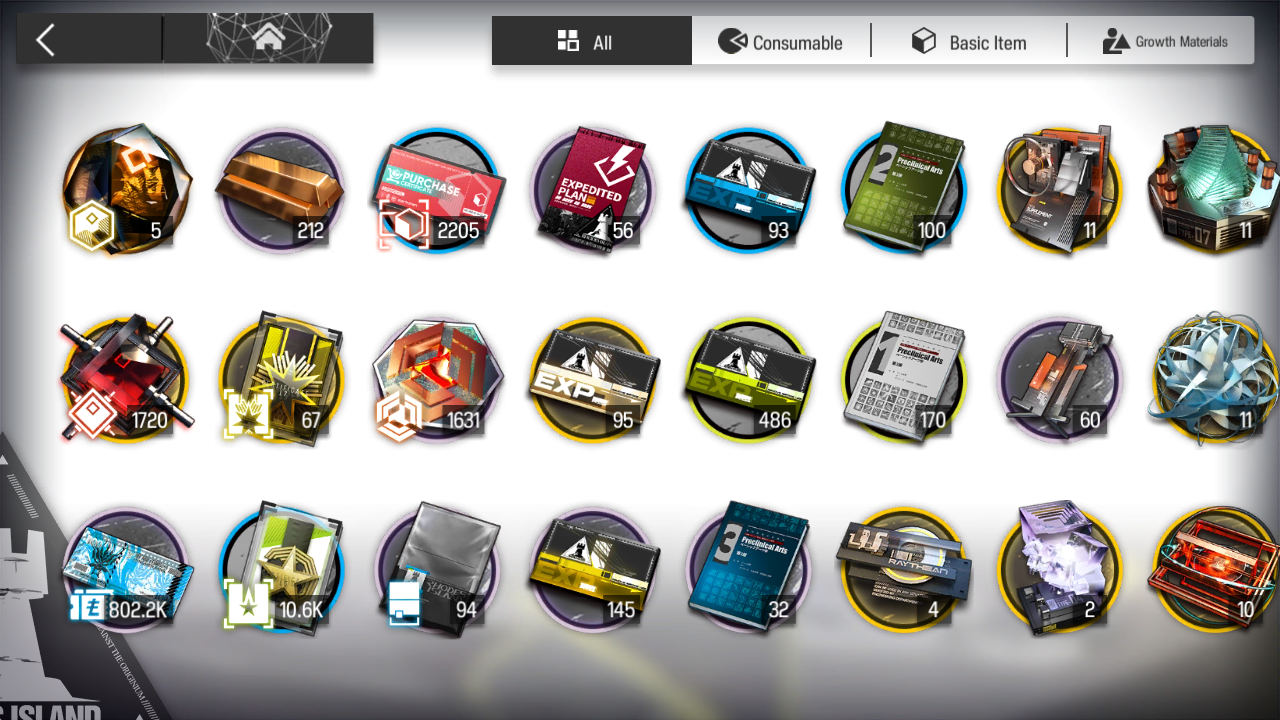The height and width of the screenshot is (720, 1280).
Task: Select the gold bars item with 212
Action: pyautogui.click(x=280, y=190)
